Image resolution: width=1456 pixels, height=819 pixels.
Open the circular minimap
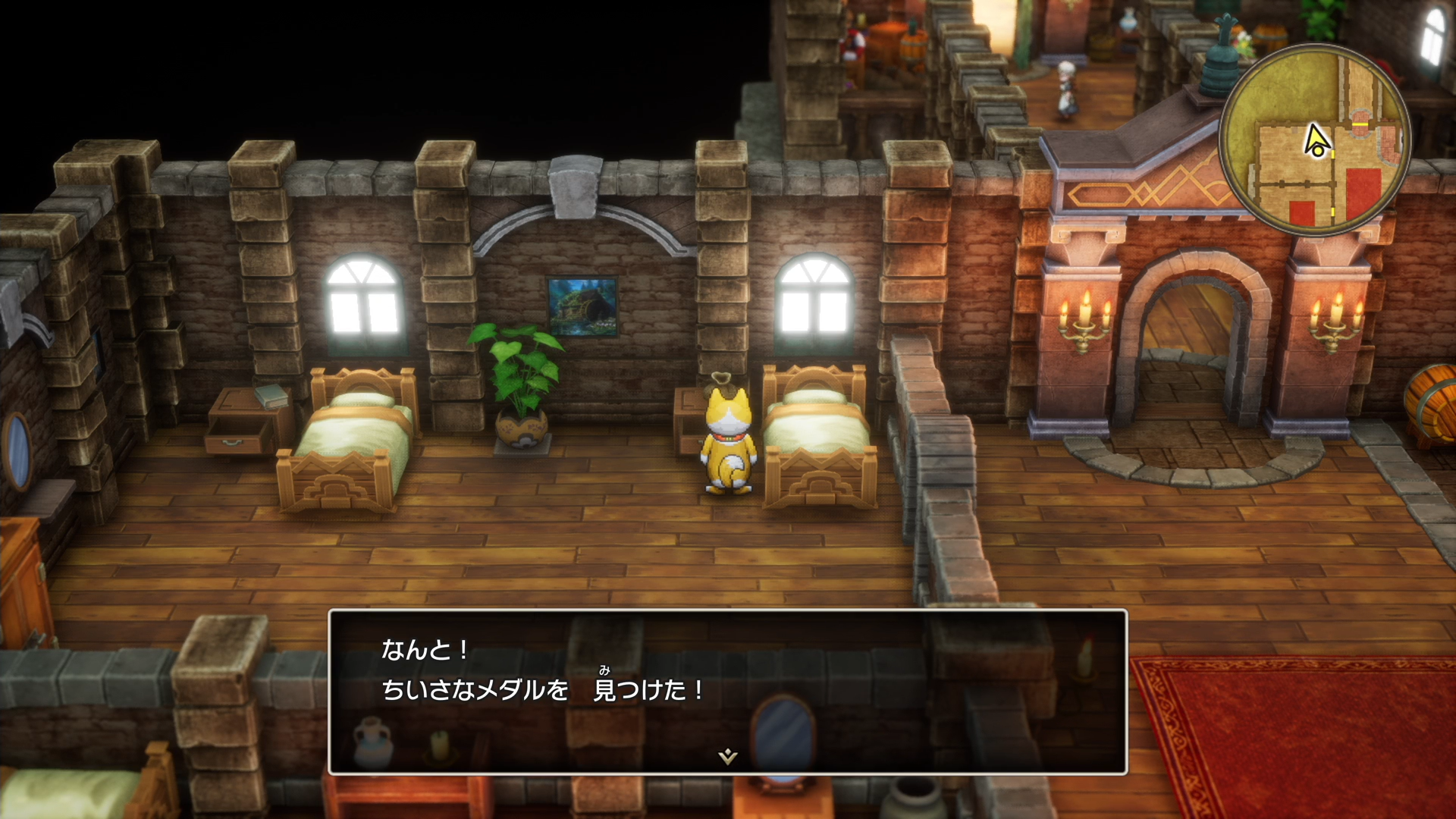point(1315,140)
